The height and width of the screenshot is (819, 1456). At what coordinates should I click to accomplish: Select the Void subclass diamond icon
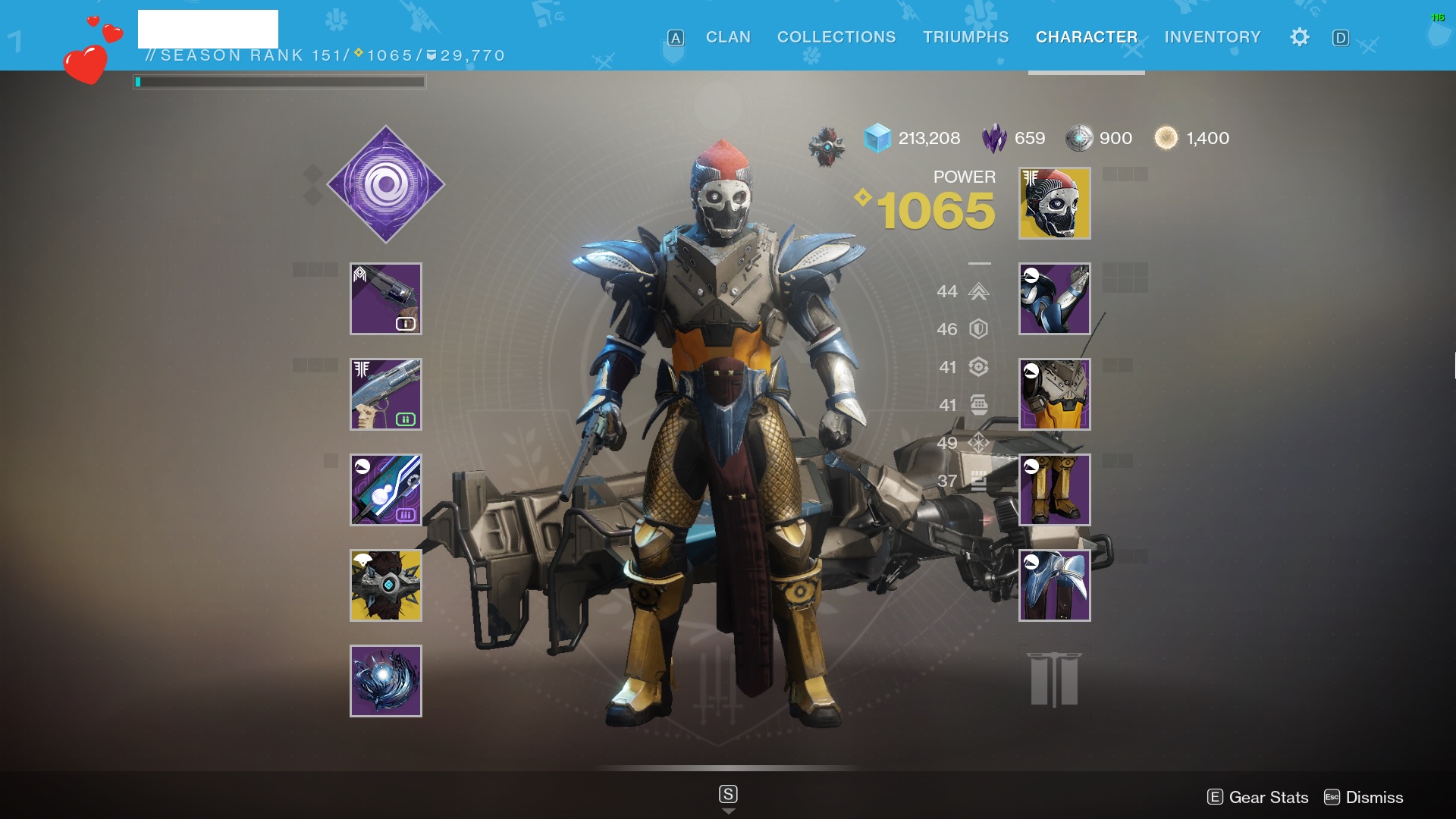pos(385,185)
